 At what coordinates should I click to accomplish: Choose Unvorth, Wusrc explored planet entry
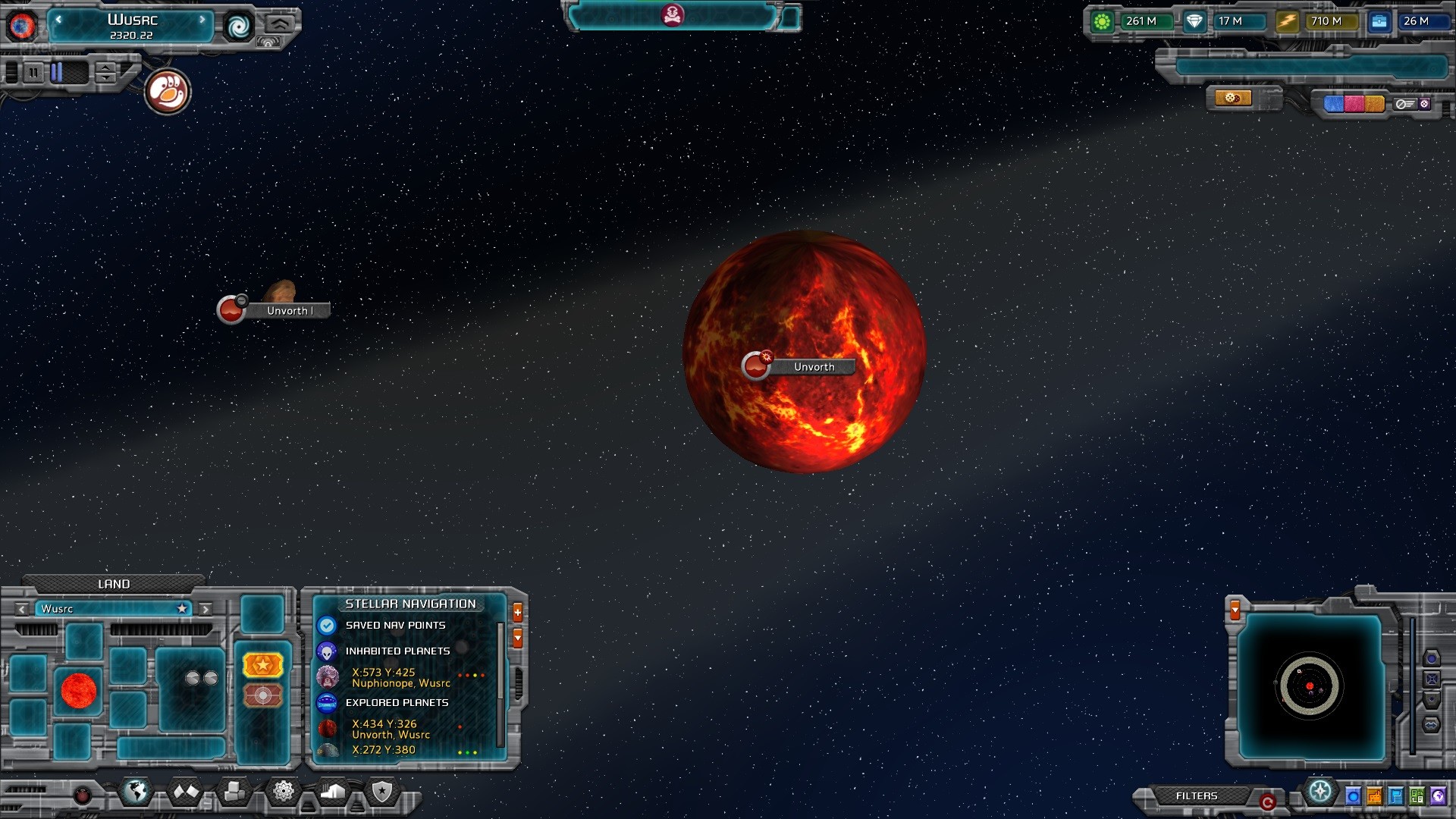click(391, 730)
